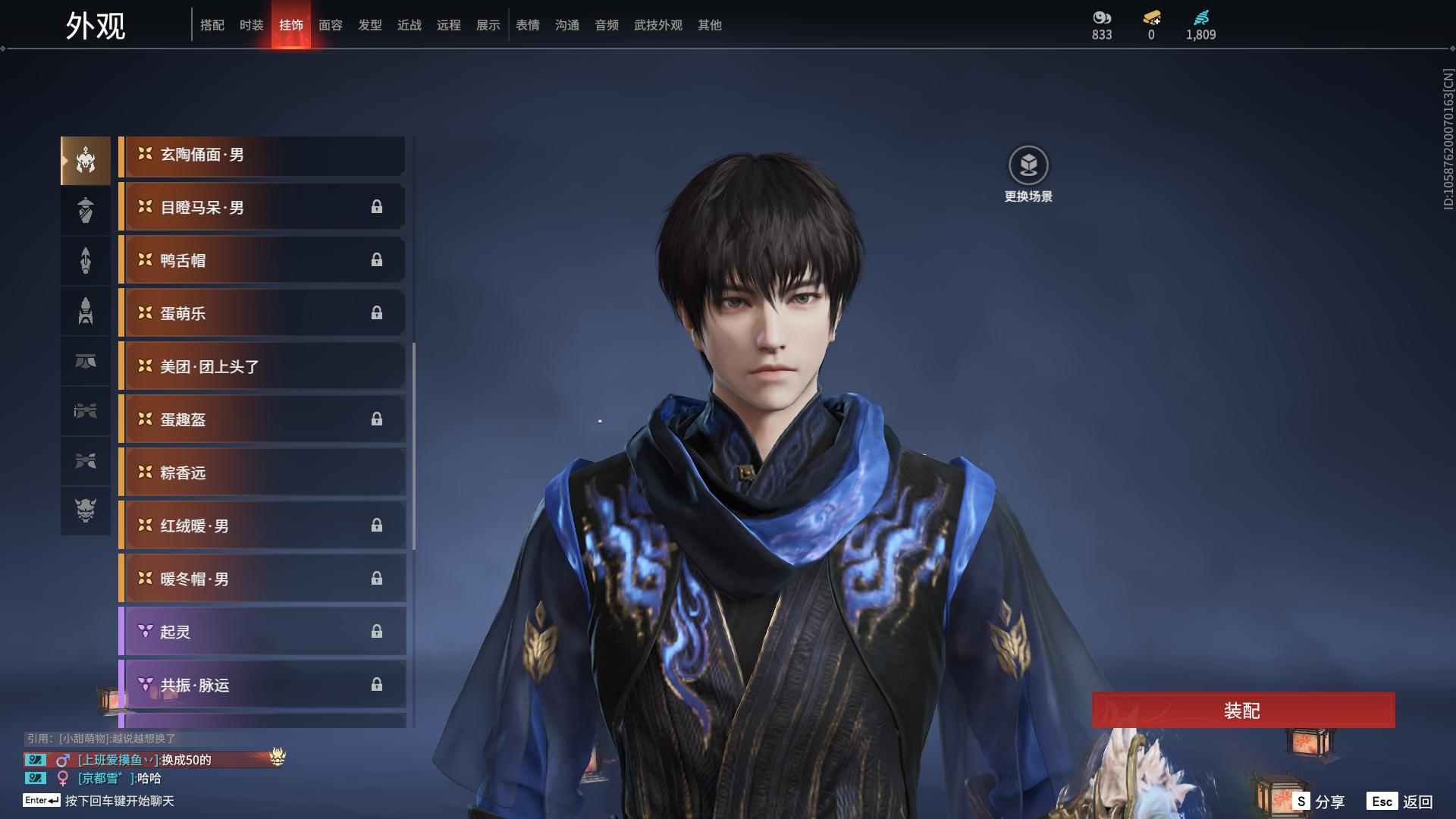Viewport: 1456px width, 819px height.
Task: Open the back-hanging bottle accessory category
Action: (85, 210)
